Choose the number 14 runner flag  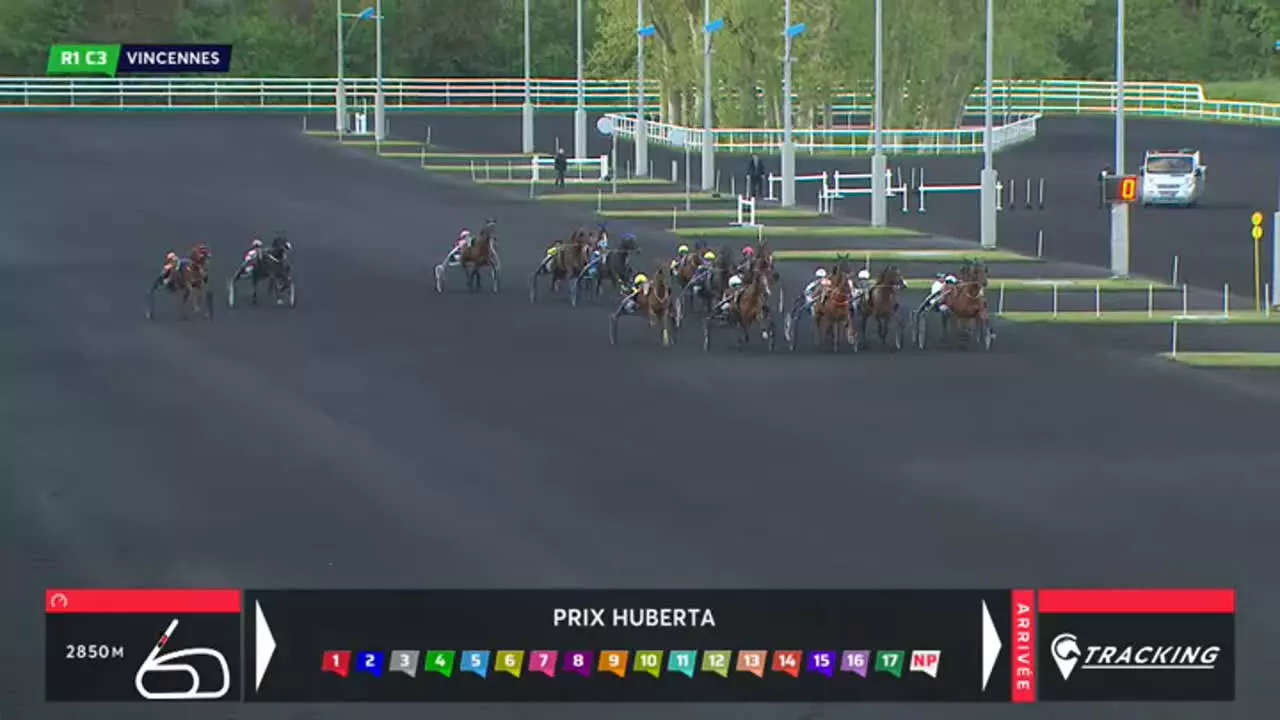click(786, 662)
